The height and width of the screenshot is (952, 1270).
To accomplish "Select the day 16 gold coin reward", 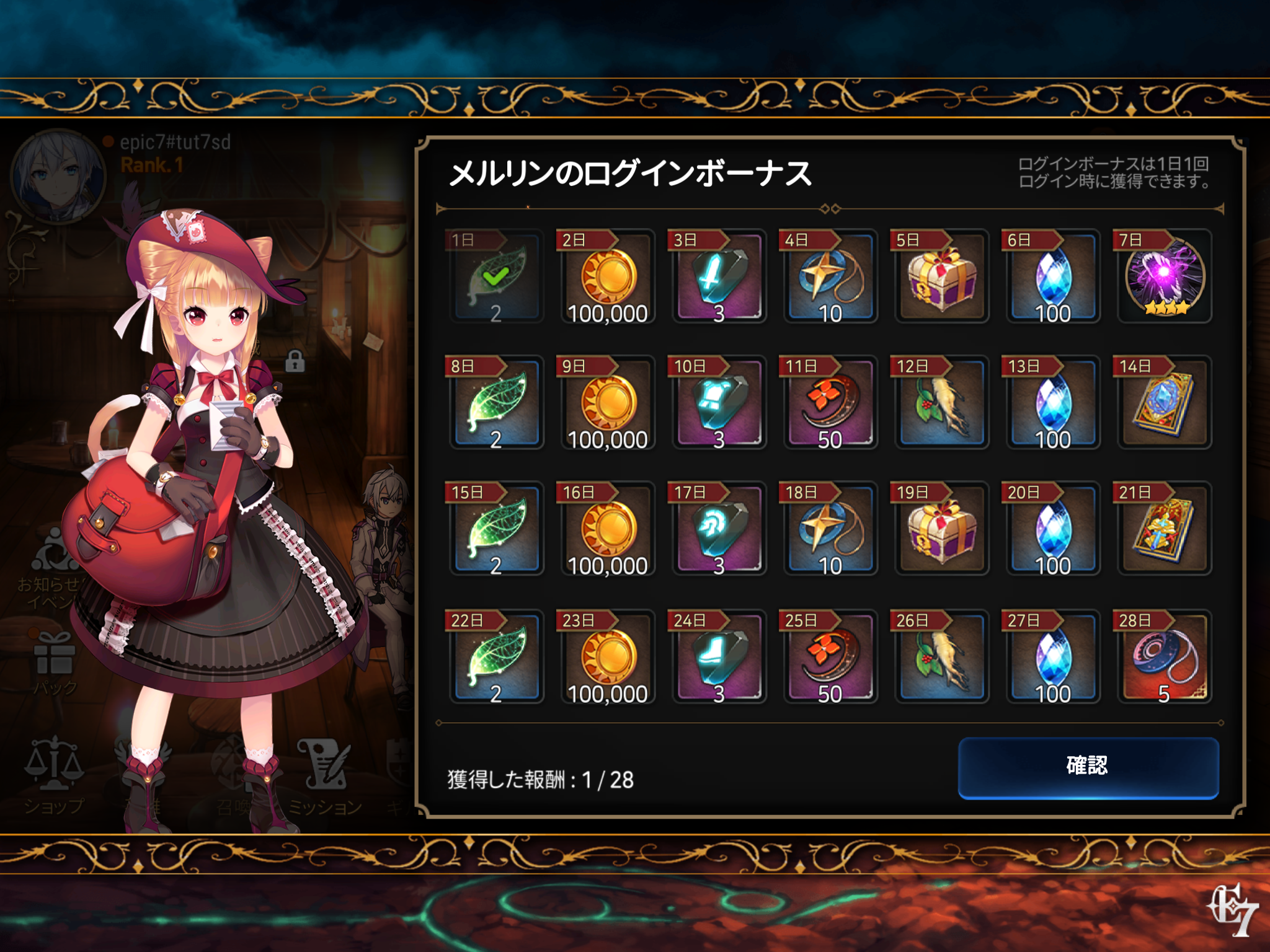I will point(608,529).
